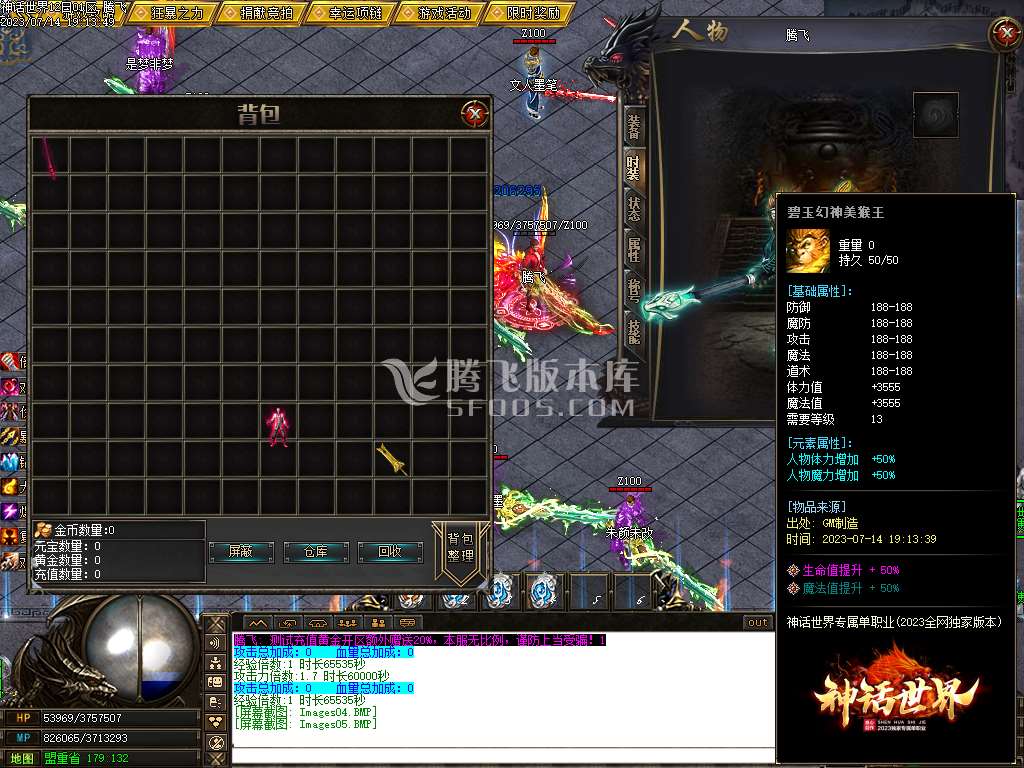Select the red armor item in backpack

[x=277, y=425]
